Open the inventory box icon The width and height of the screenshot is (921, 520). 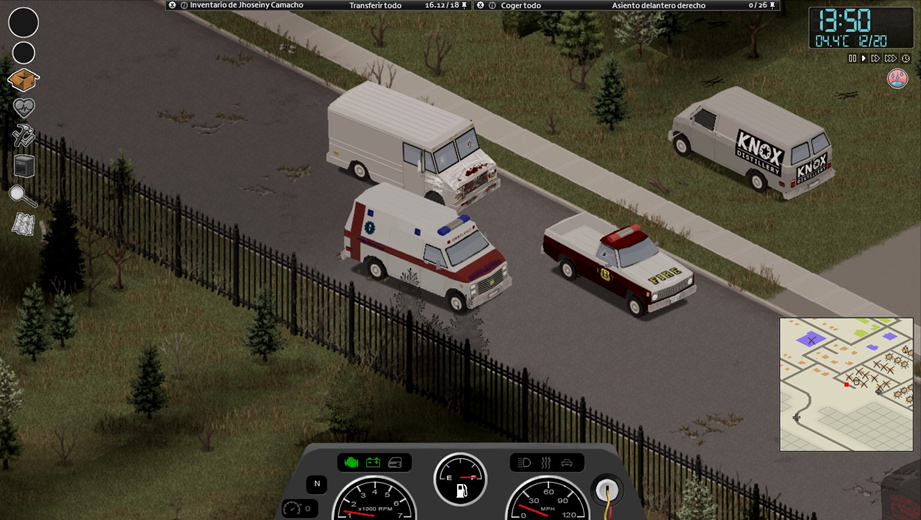(23, 79)
